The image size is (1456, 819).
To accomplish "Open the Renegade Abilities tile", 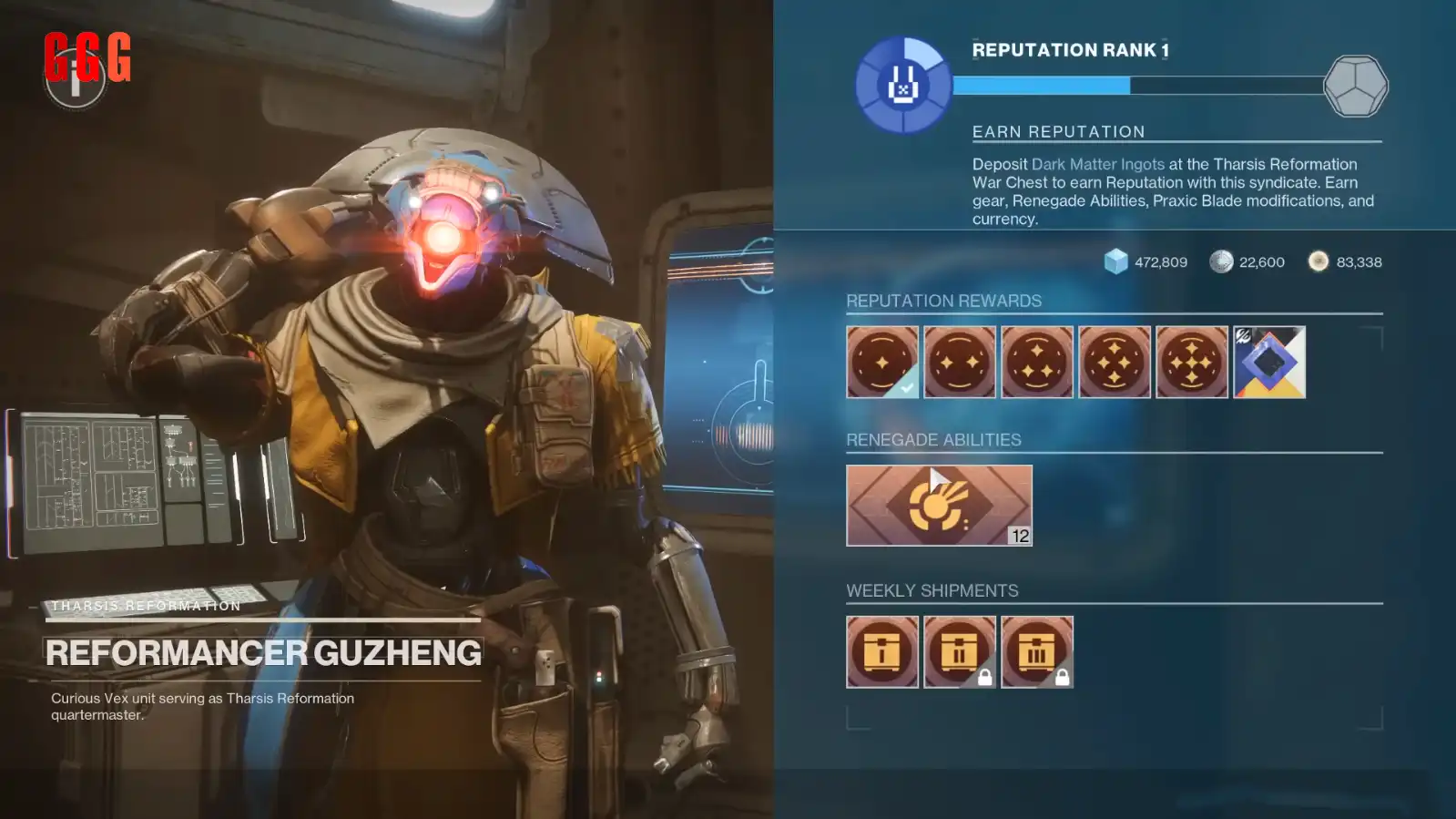I will pyautogui.click(x=939, y=506).
